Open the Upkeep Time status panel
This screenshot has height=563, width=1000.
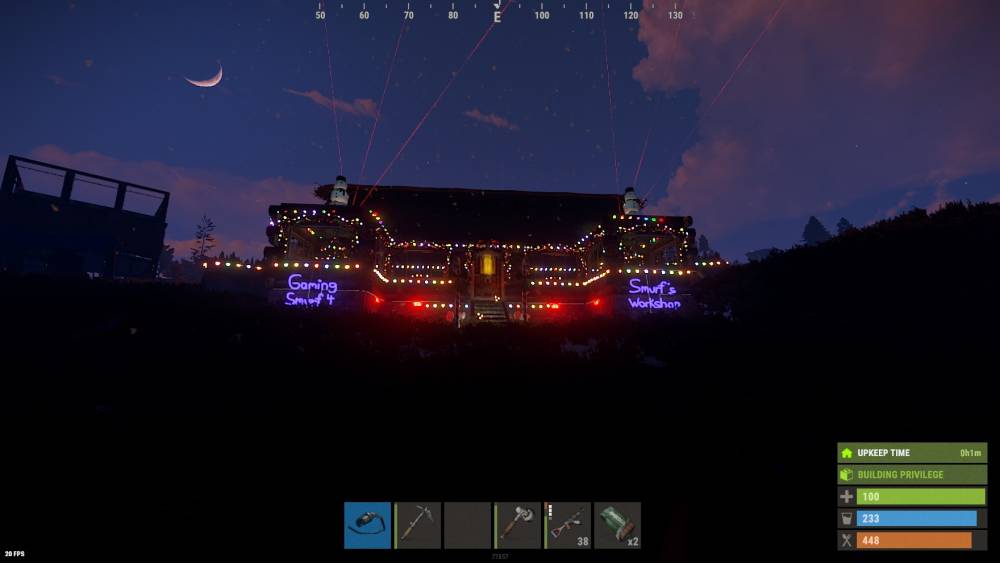pos(912,453)
